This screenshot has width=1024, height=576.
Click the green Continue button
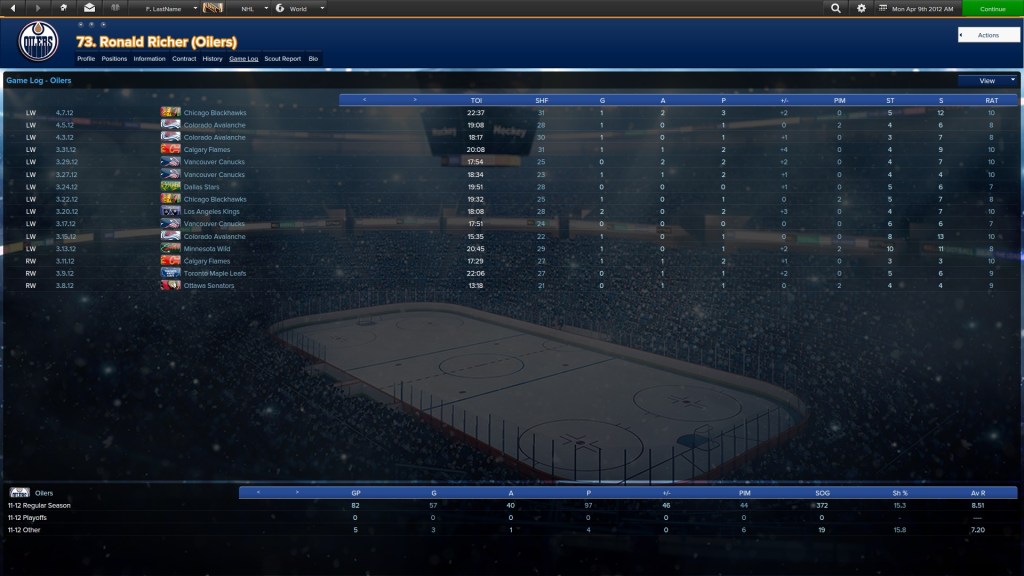992,8
